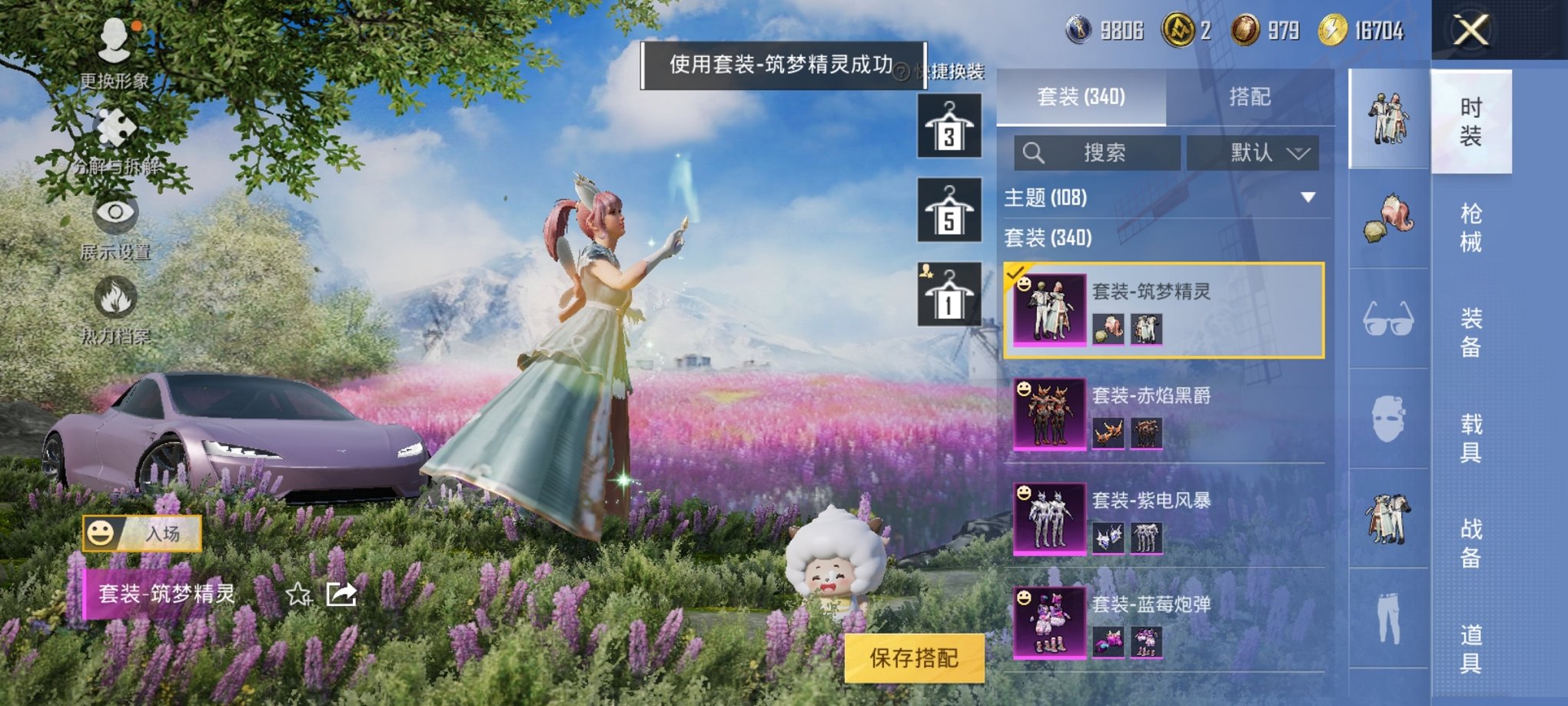The image size is (1568, 706).
Task: Collapse the 主题 (108) section
Action: click(1310, 196)
